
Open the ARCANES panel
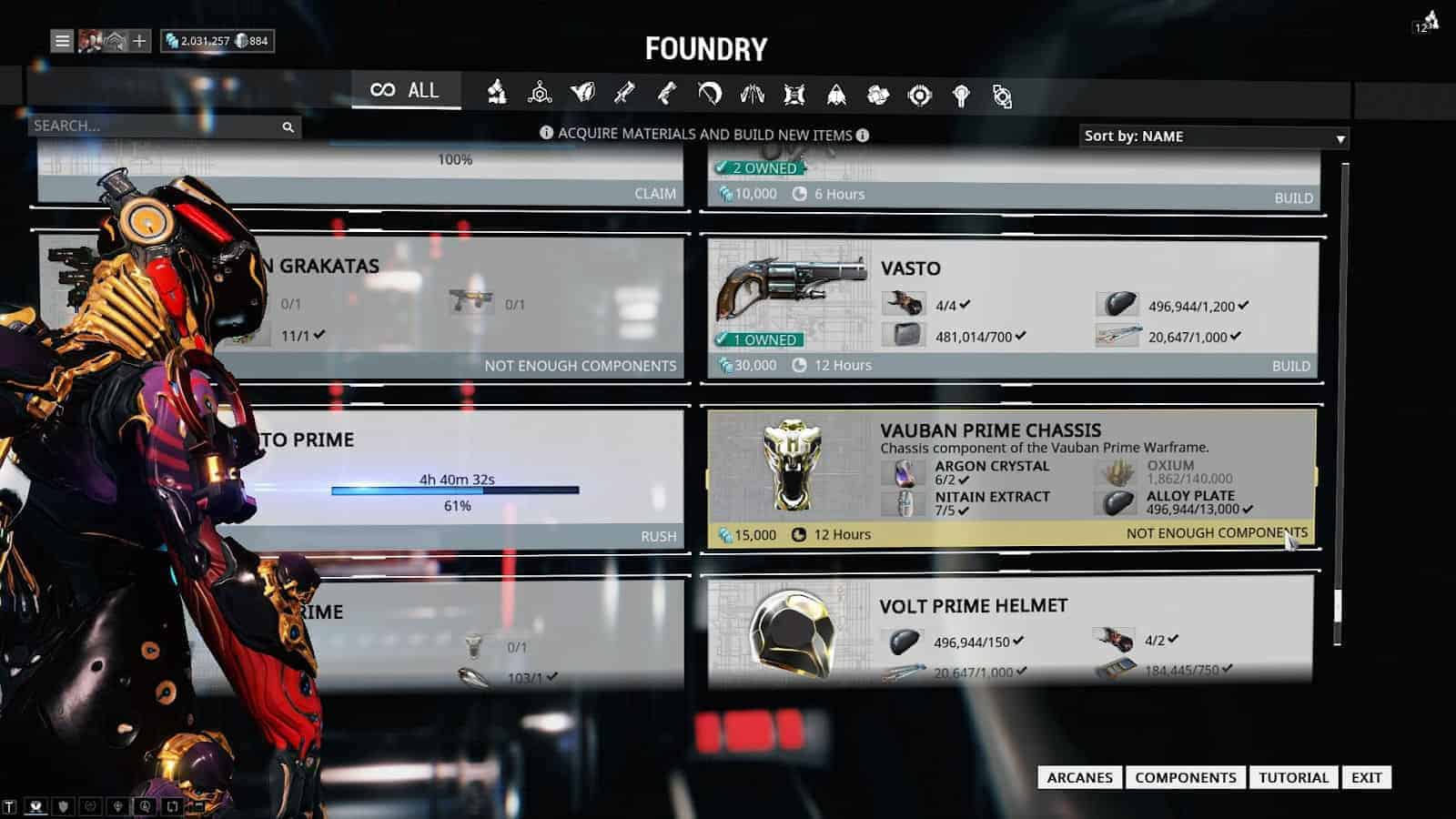pyautogui.click(x=1079, y=777)
